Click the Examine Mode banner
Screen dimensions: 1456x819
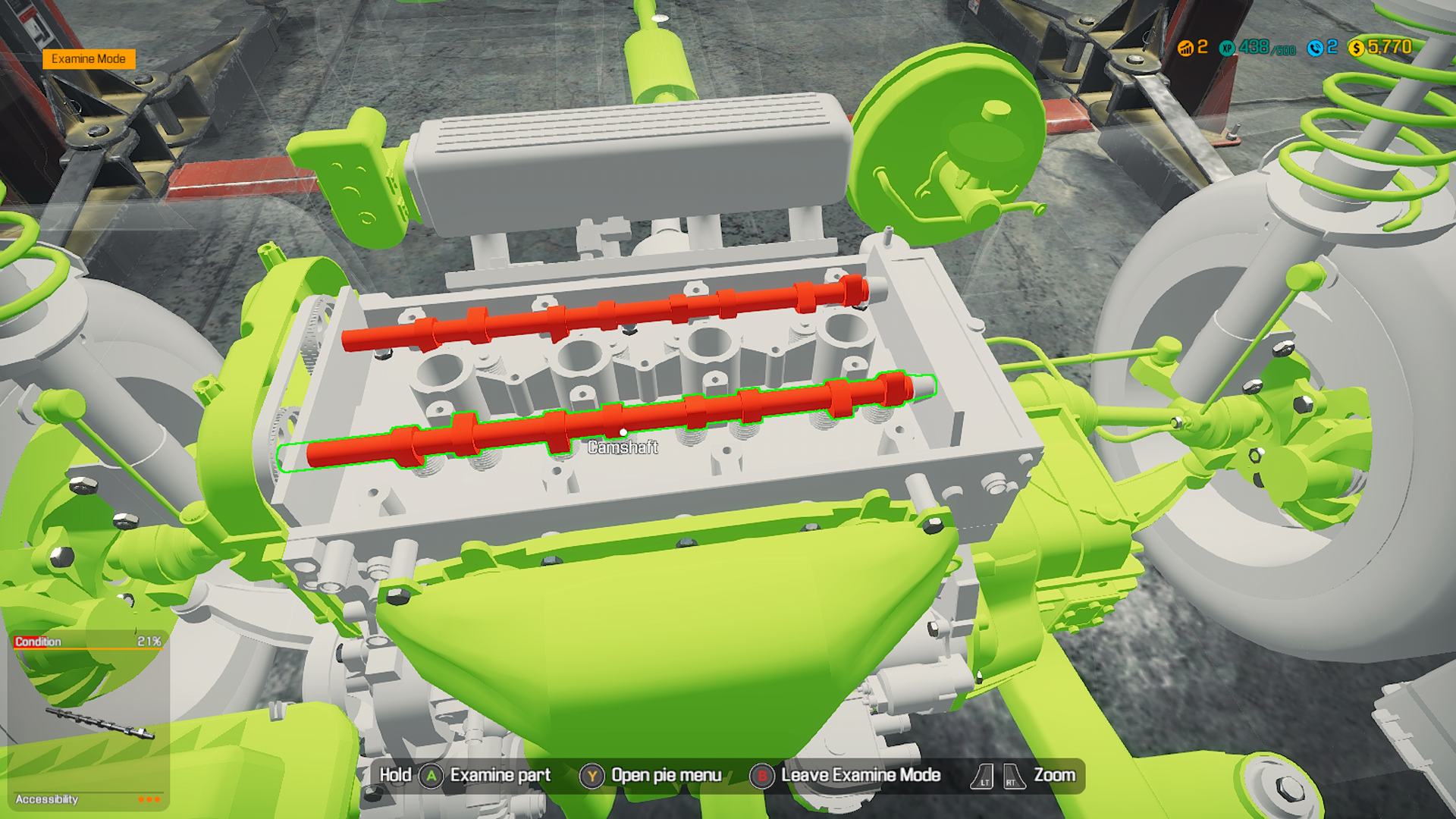click(x=89, y=58)
